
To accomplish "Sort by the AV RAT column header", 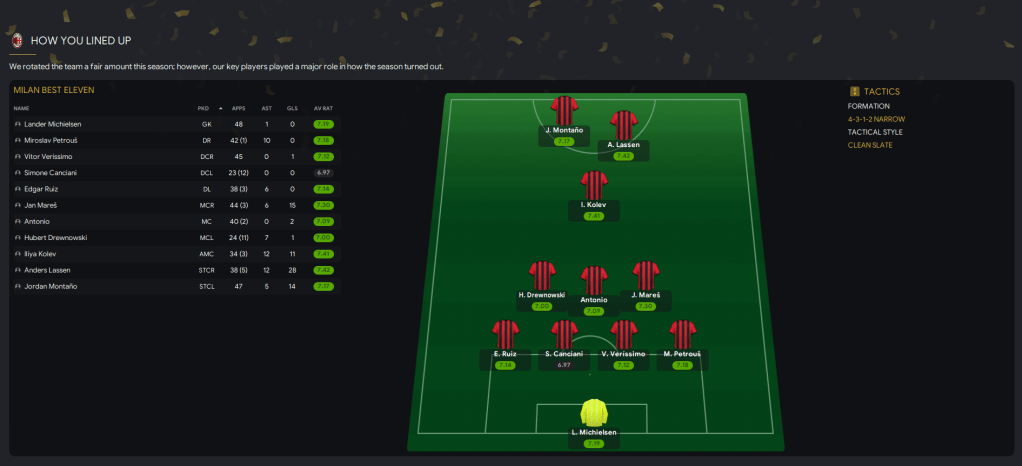I will coord(323,108).
